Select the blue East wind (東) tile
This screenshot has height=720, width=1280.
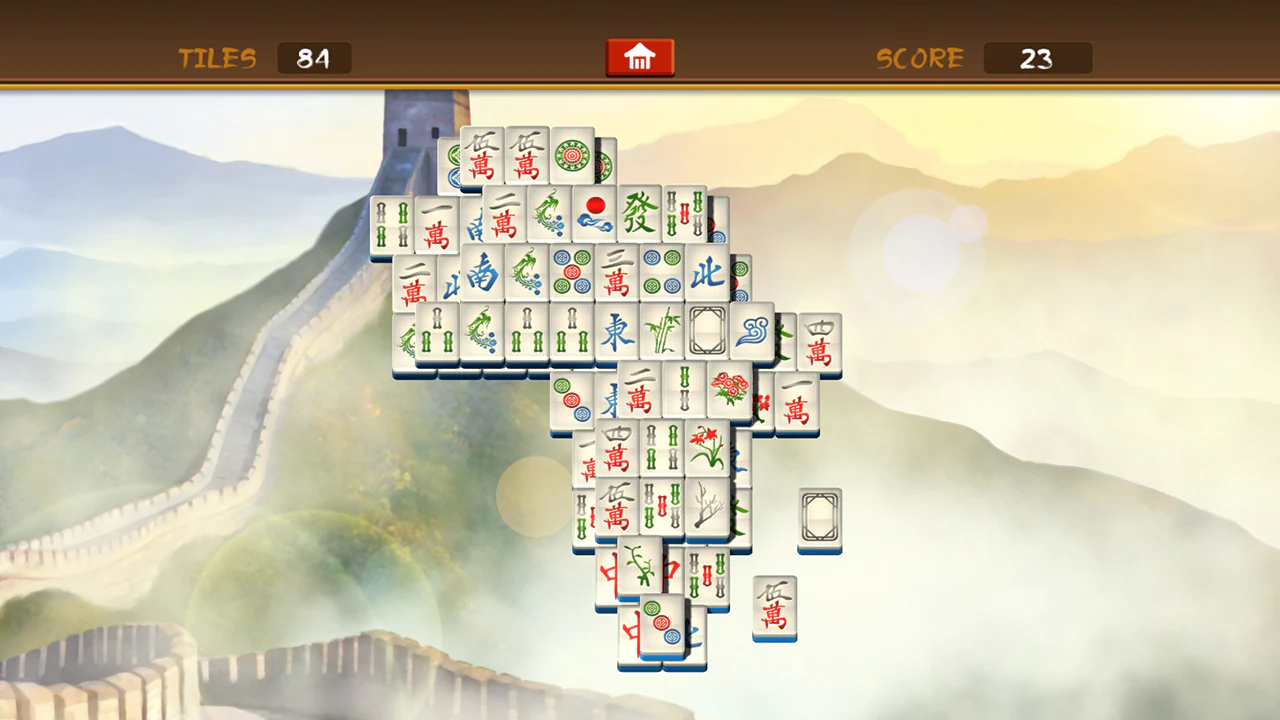(x=615, y=332)
